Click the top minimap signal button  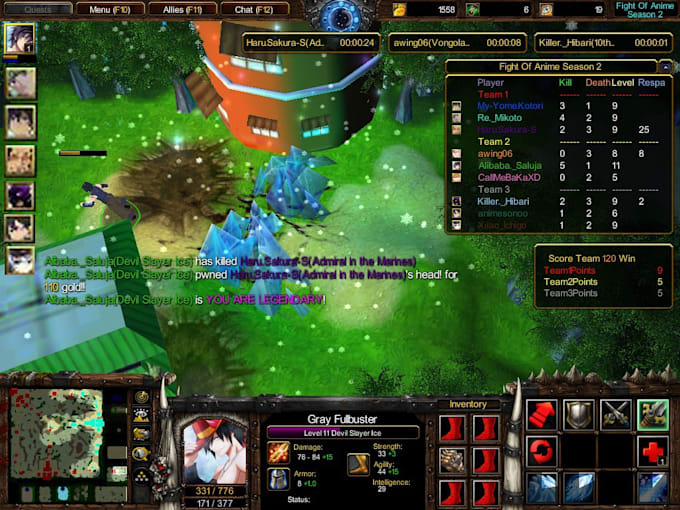[142, 397]
